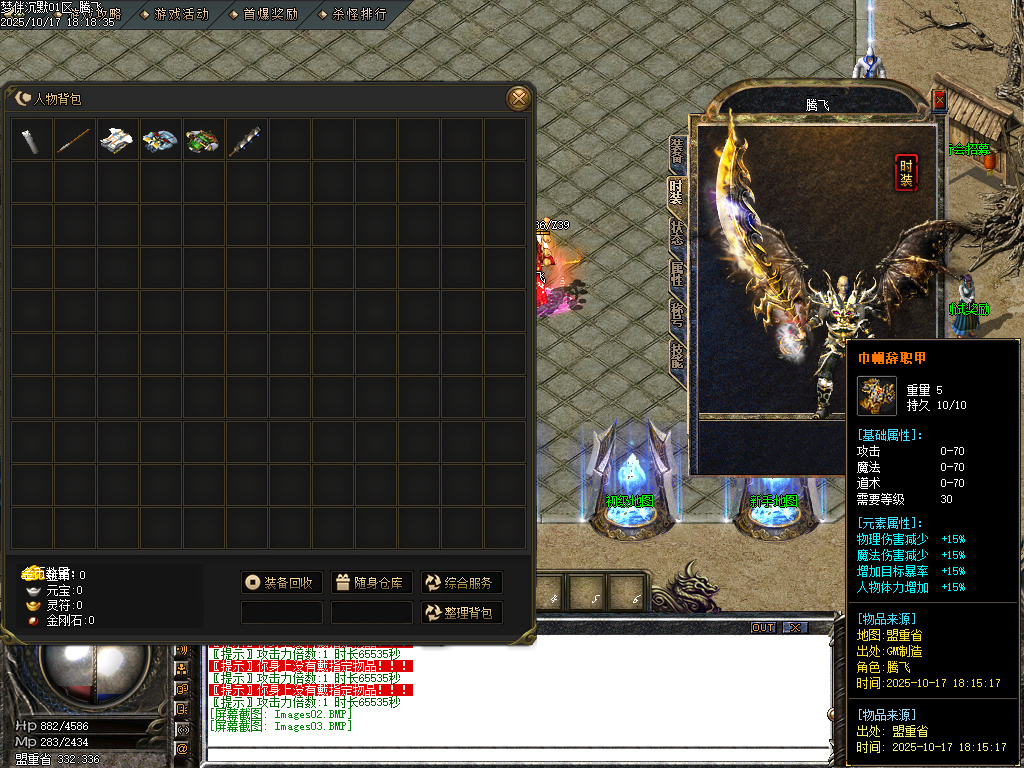Switch to the 属性 attributes tab
Viewport: 1024px width, 768px height.
click(677, 274)
